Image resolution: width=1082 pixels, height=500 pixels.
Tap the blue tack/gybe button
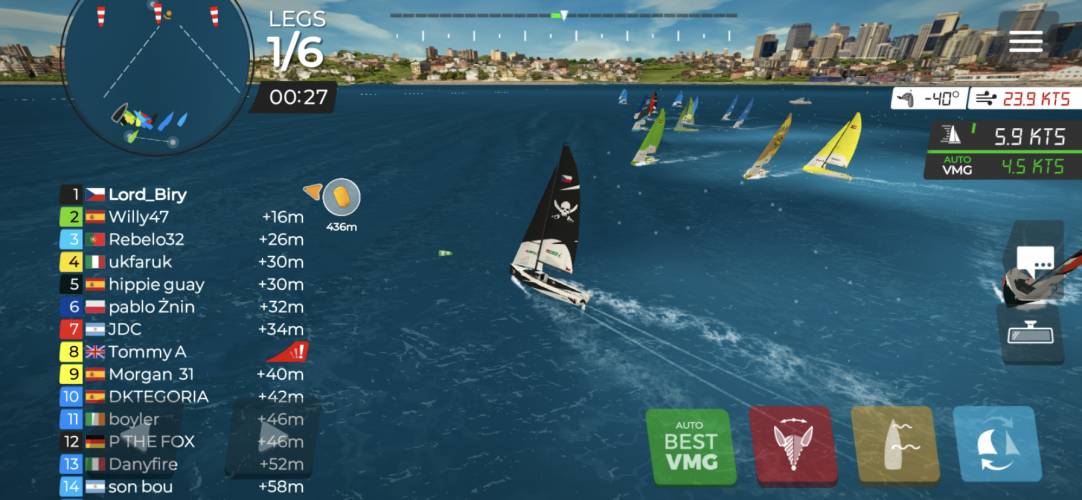point(998,445)
